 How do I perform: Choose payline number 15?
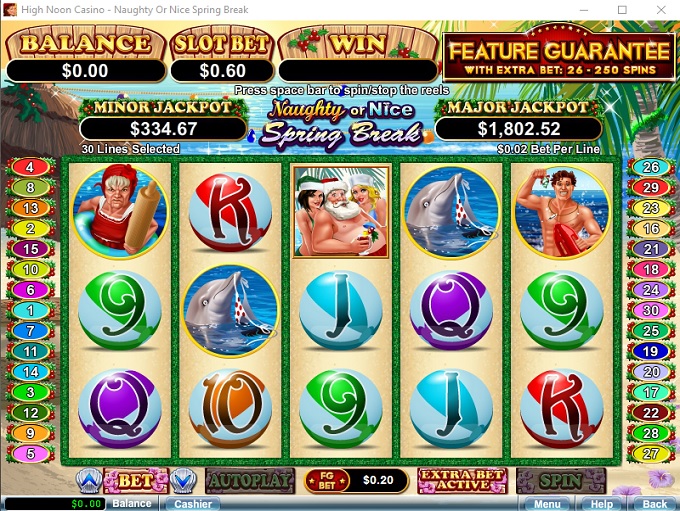click(30, 249)
